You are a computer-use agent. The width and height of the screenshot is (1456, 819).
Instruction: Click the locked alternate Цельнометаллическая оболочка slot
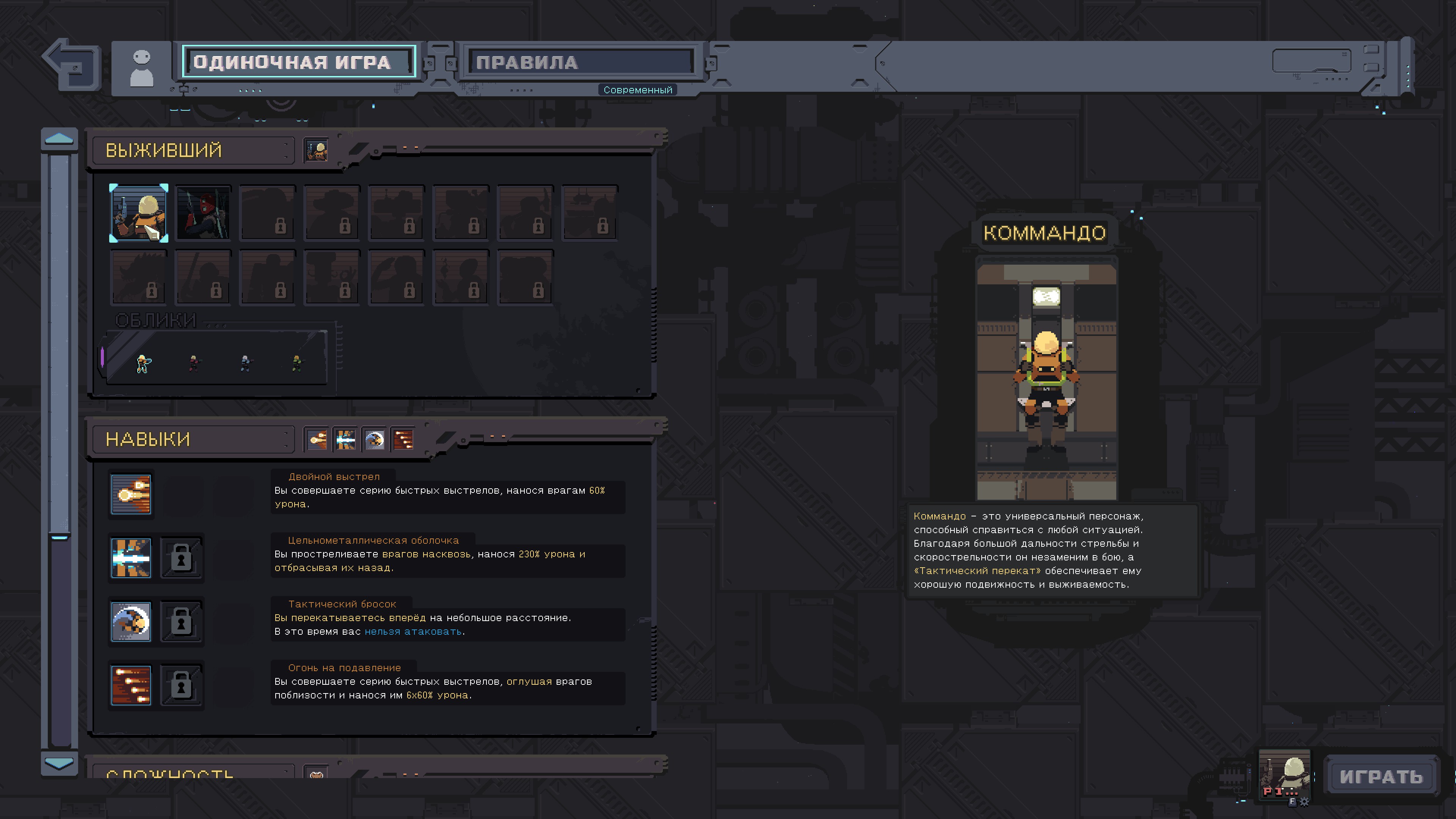[x=181, y=558]
